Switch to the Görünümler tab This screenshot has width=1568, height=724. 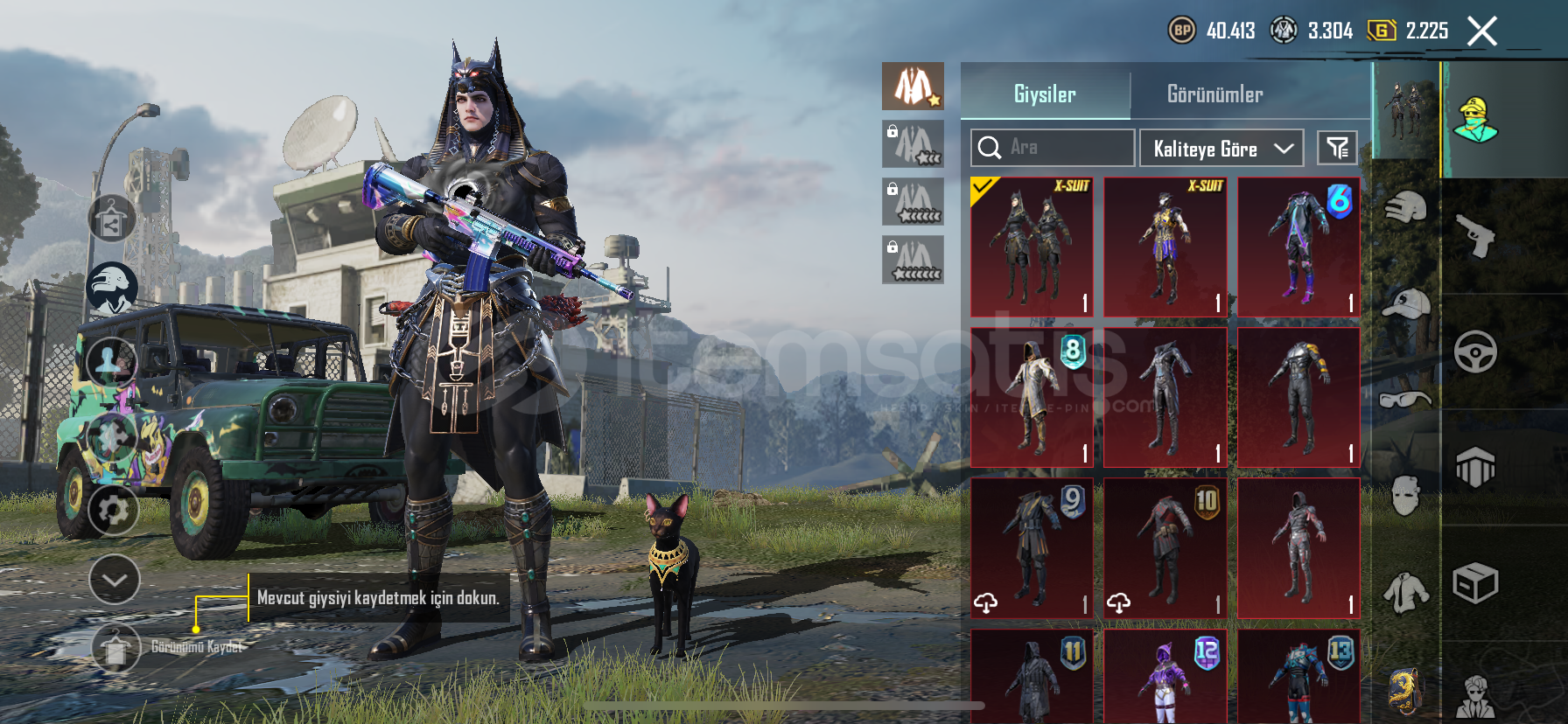(1214, 94)
